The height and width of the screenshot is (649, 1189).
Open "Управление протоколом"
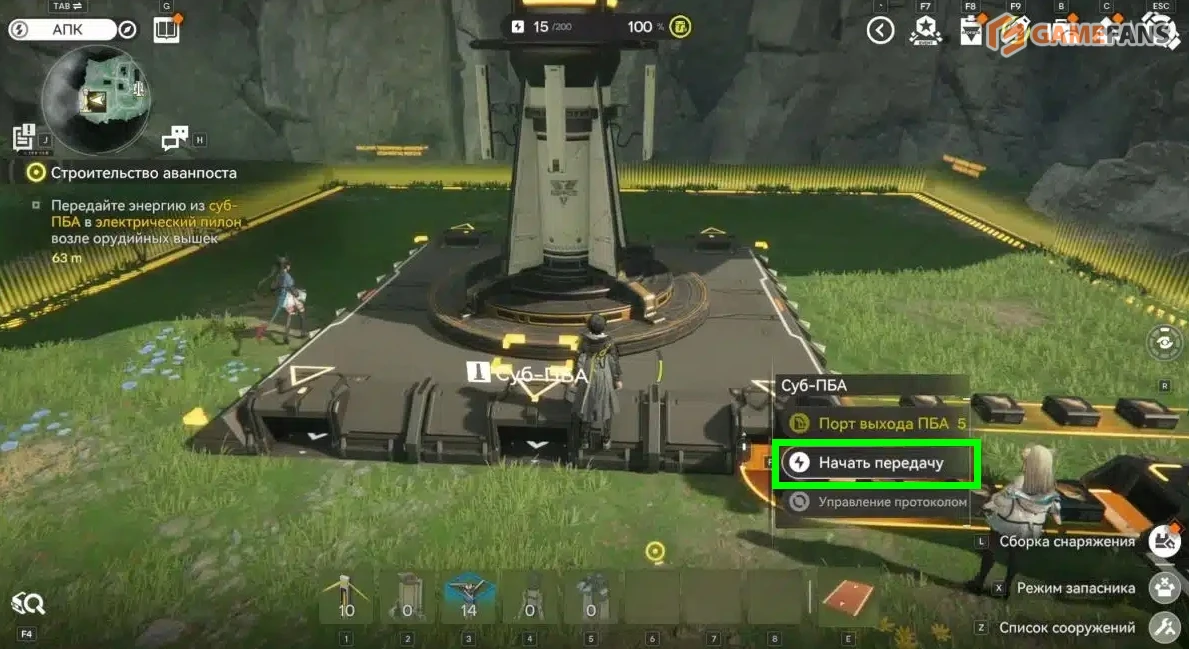pyautogui.click(x=877, y=502)
